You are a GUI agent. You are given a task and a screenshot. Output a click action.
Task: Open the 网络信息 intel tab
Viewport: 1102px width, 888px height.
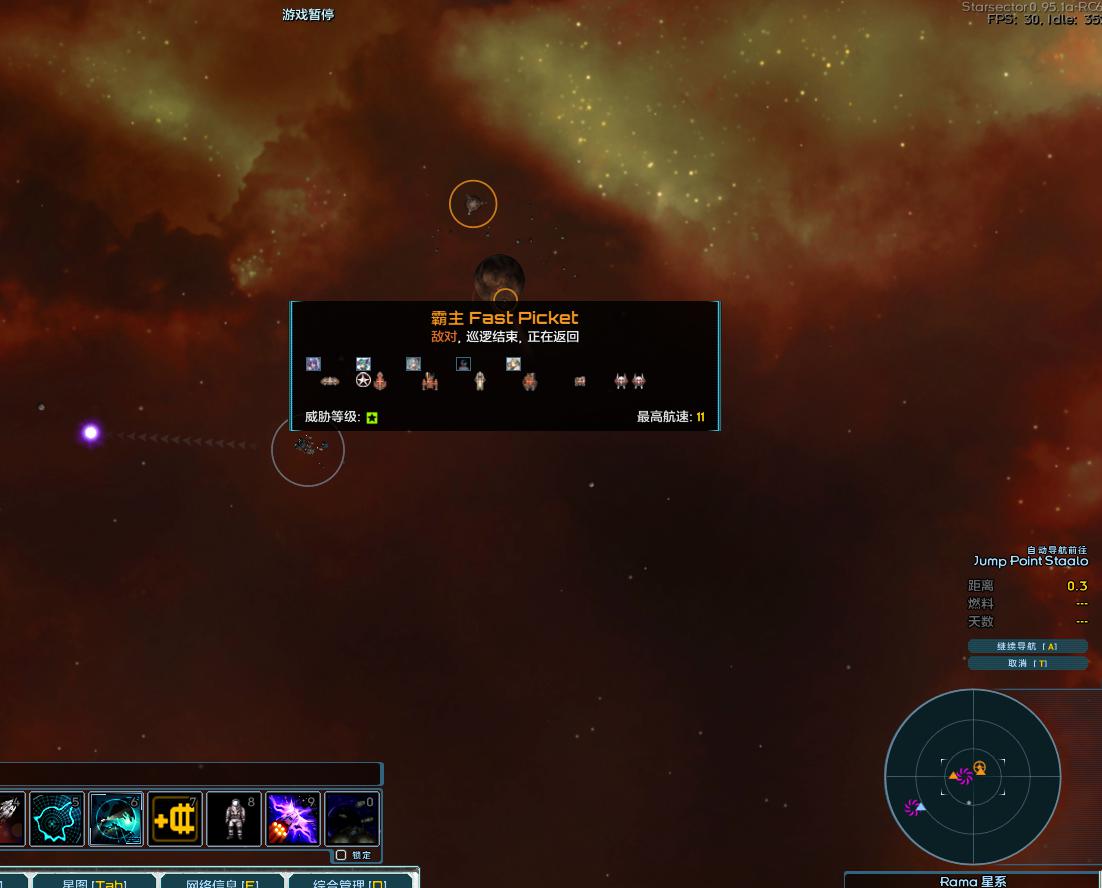222,882
